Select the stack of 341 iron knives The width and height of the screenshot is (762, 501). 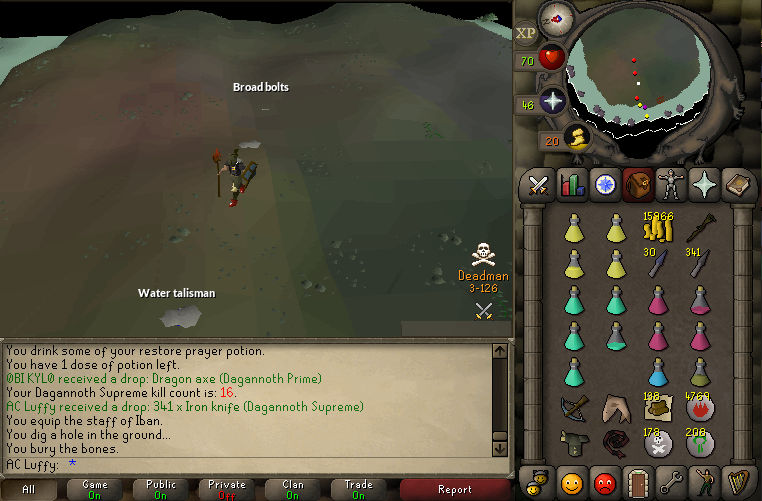coord(698,263)
